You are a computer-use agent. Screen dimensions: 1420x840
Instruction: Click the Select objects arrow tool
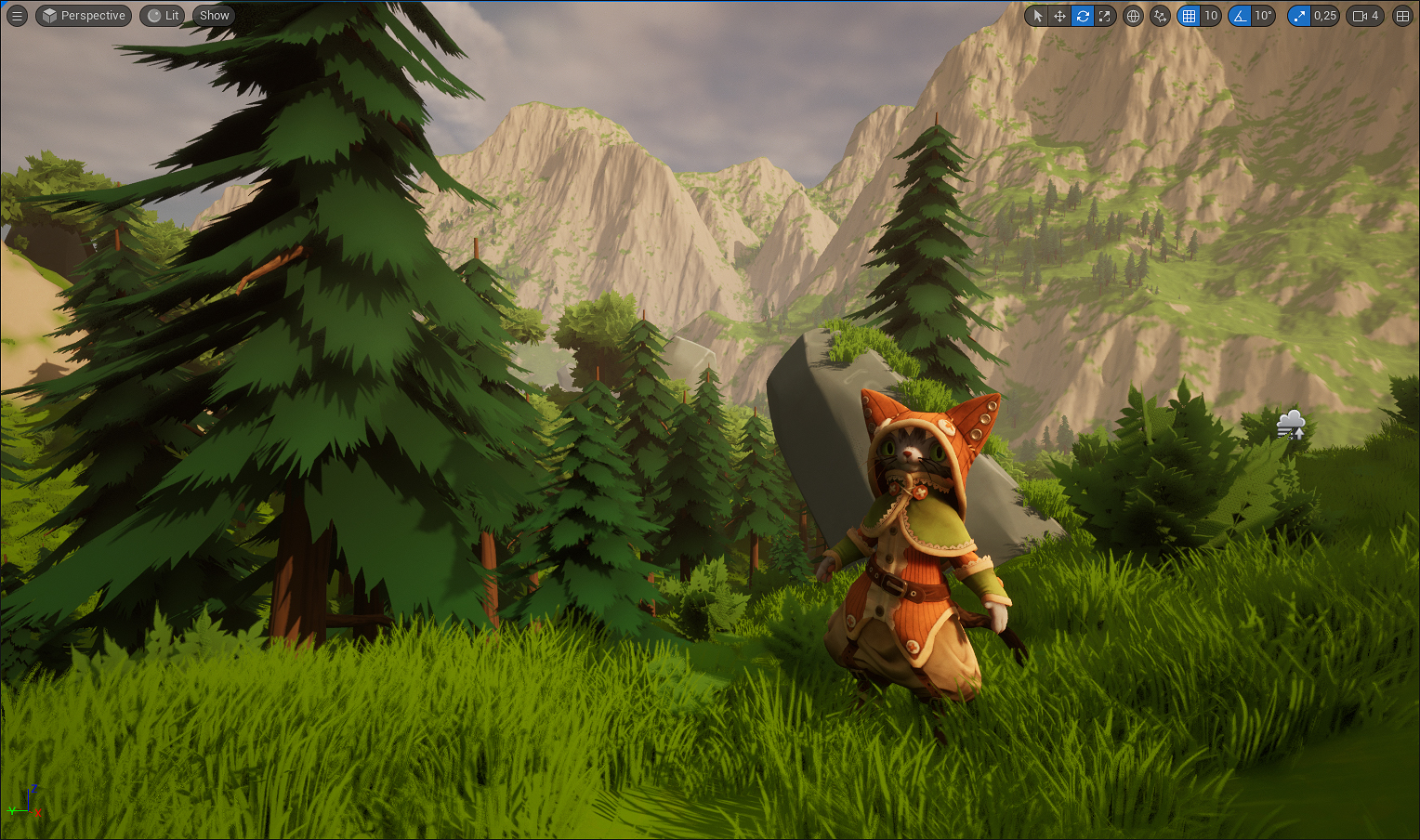(x=1038, y=16)
